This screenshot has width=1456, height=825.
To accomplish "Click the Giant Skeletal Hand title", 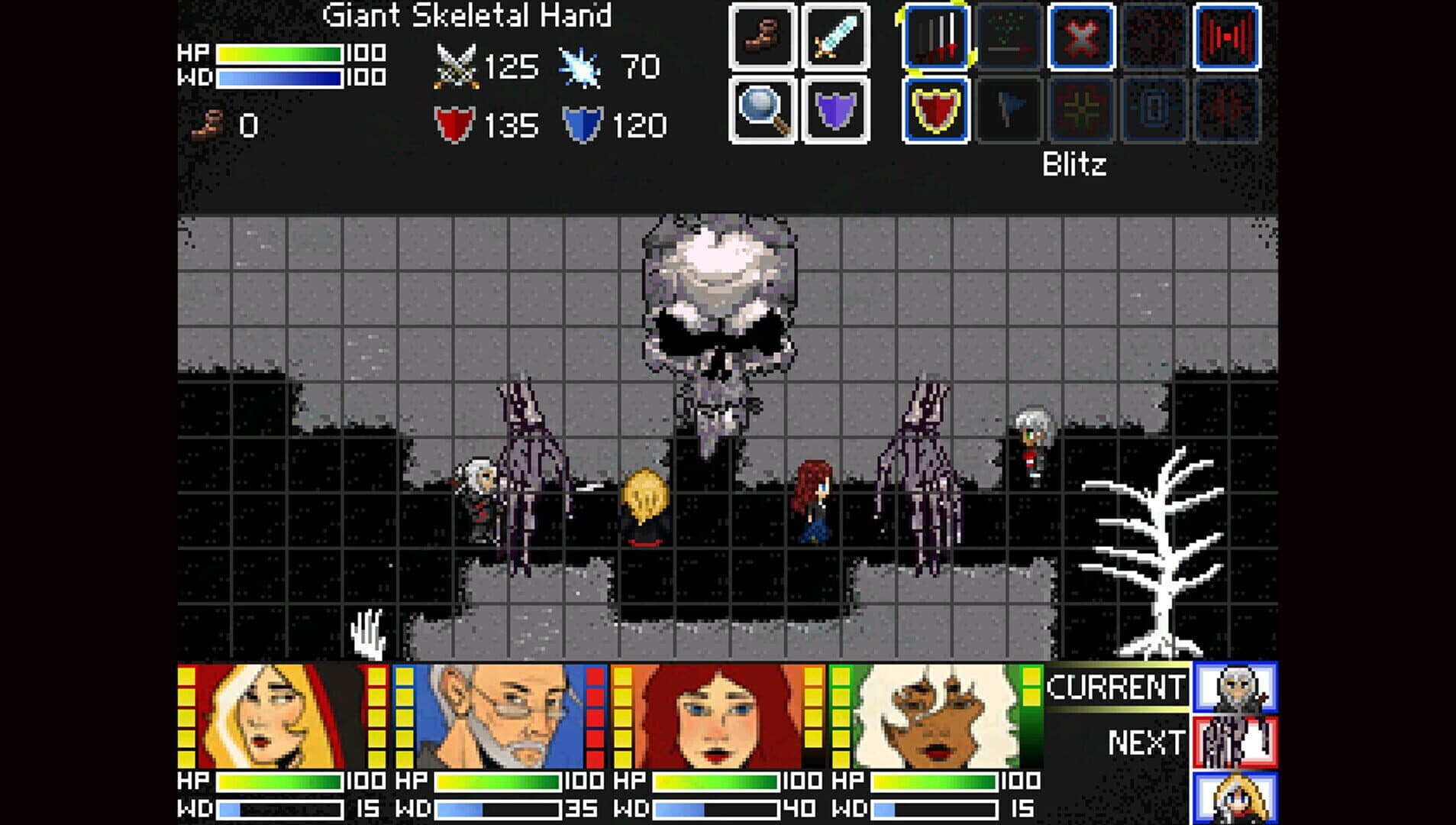I will [x=467, y=14].
